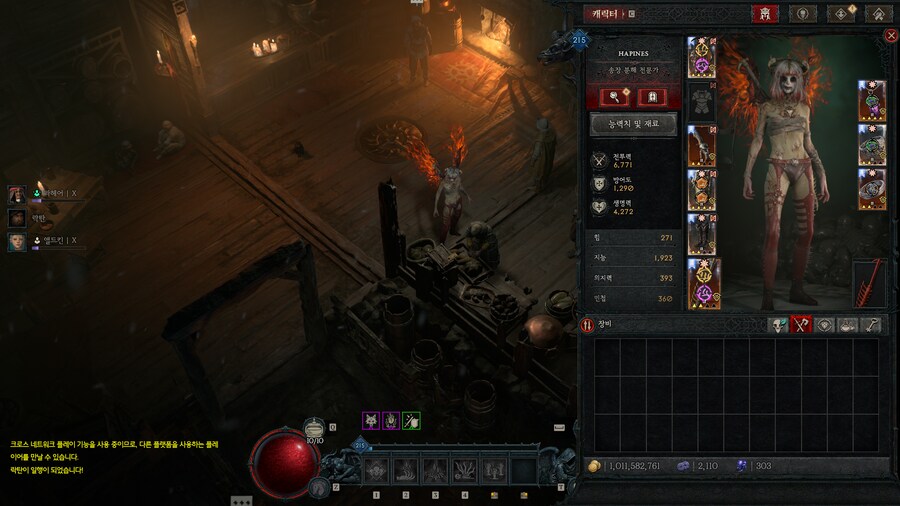The height and width of the screenshot is (506, 900).
Task: Select the red scythe weapon slot
Action: tap(870, 284)
